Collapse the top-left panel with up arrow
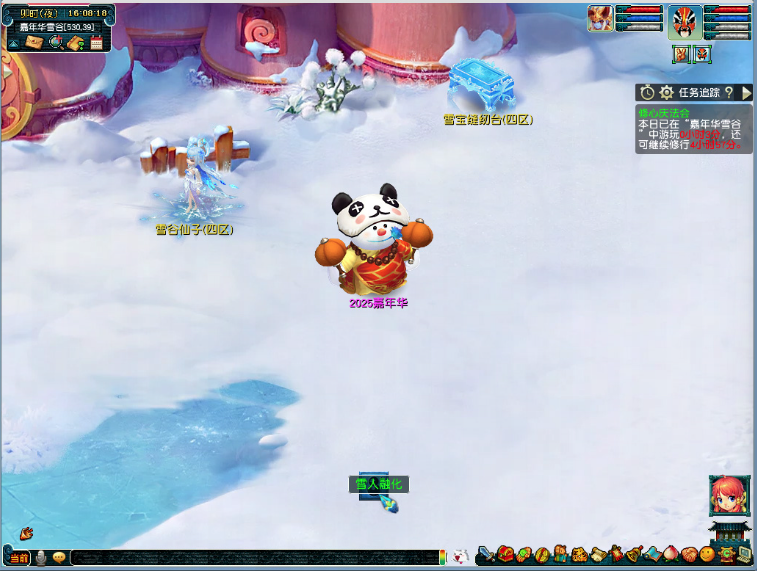 tap(14, 43)
